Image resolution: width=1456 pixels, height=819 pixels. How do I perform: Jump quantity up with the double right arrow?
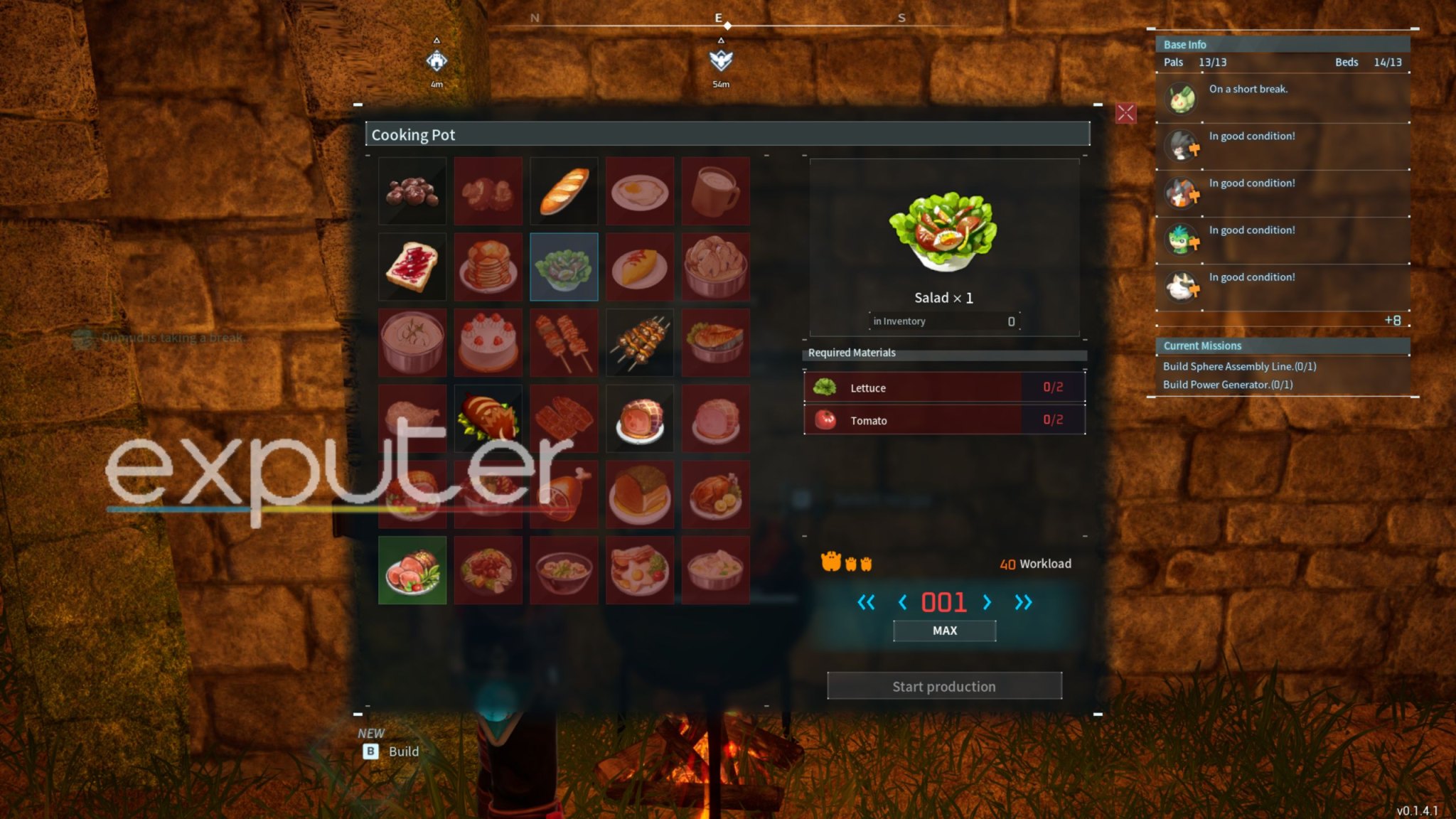1022,603
